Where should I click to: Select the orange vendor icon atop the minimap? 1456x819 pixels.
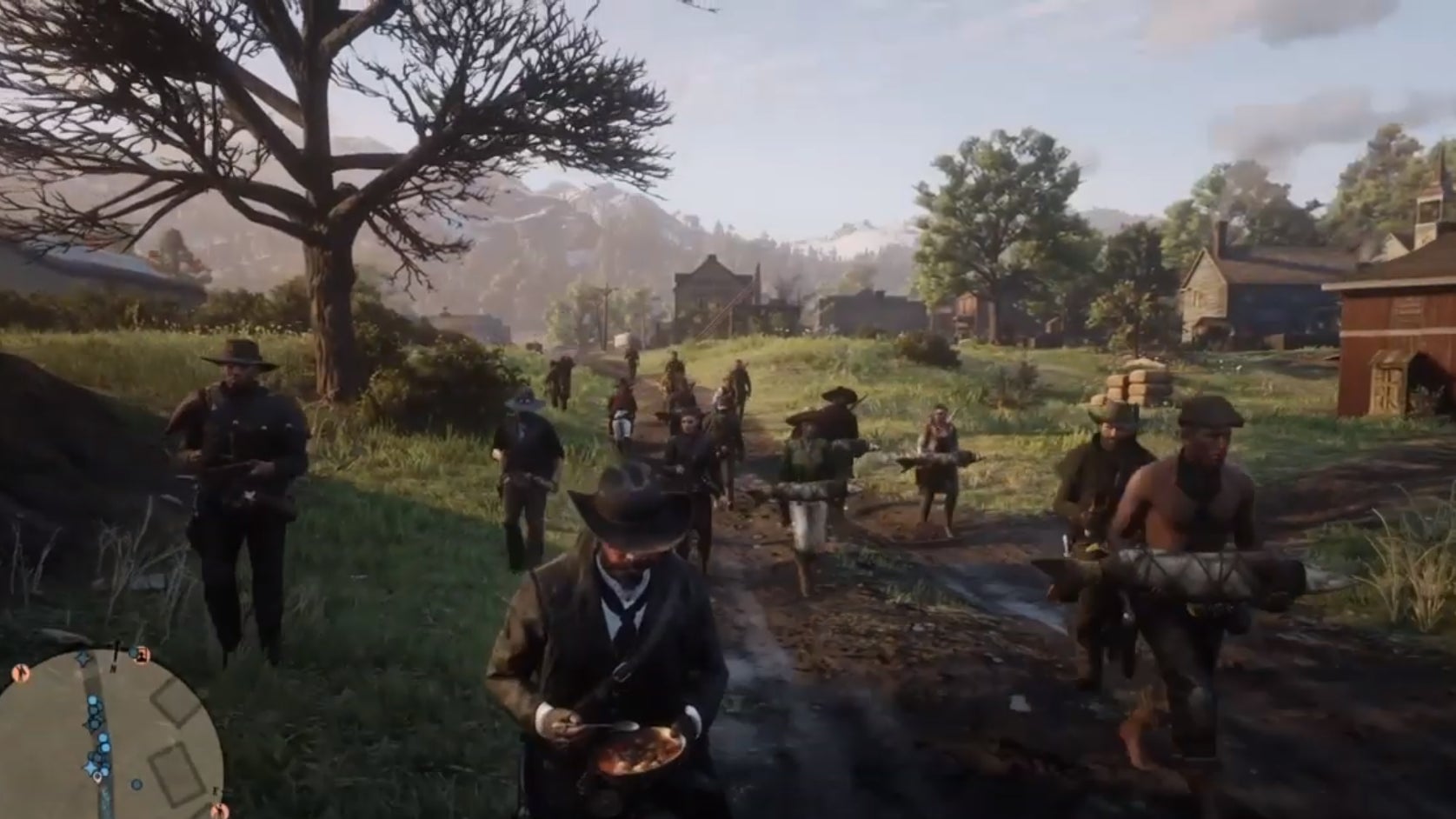pyautogui.click(x=142, y=656)
